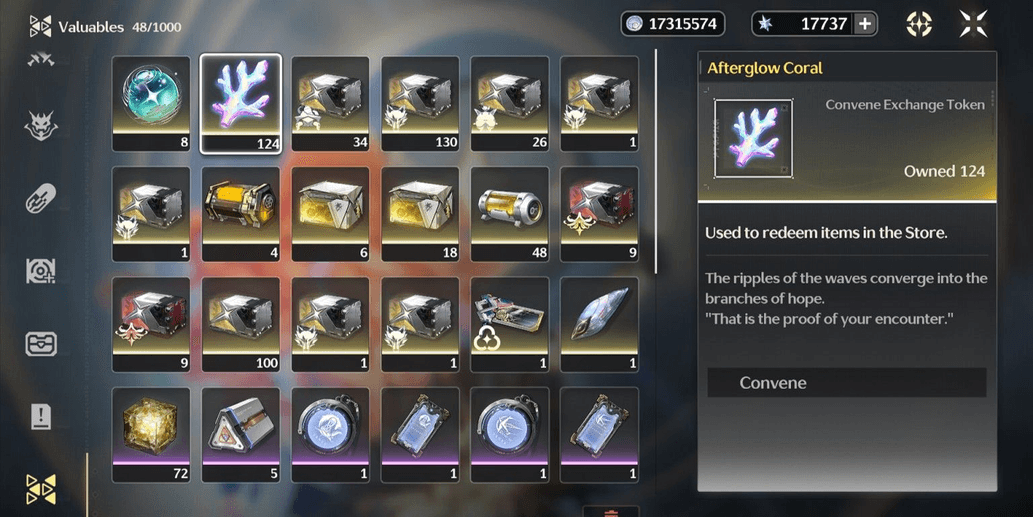Tap the plus button beside 17737 currency
1033x517 pixels.
(x=865, y=24)
